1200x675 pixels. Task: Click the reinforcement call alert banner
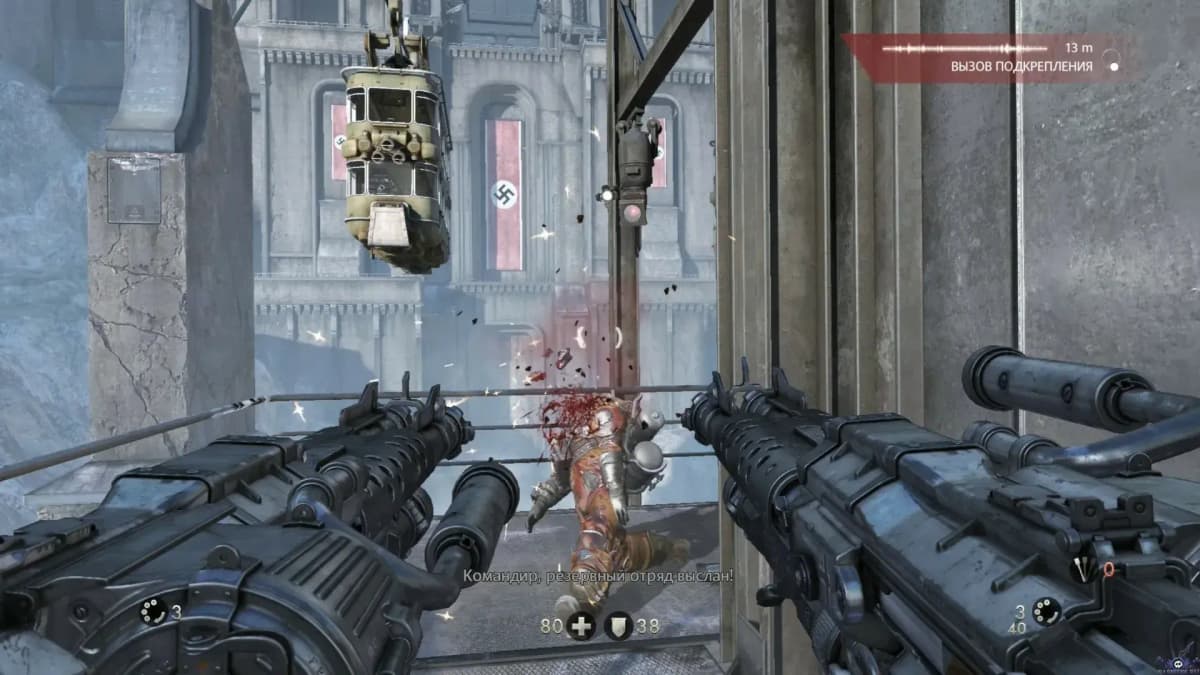(990, 58)
